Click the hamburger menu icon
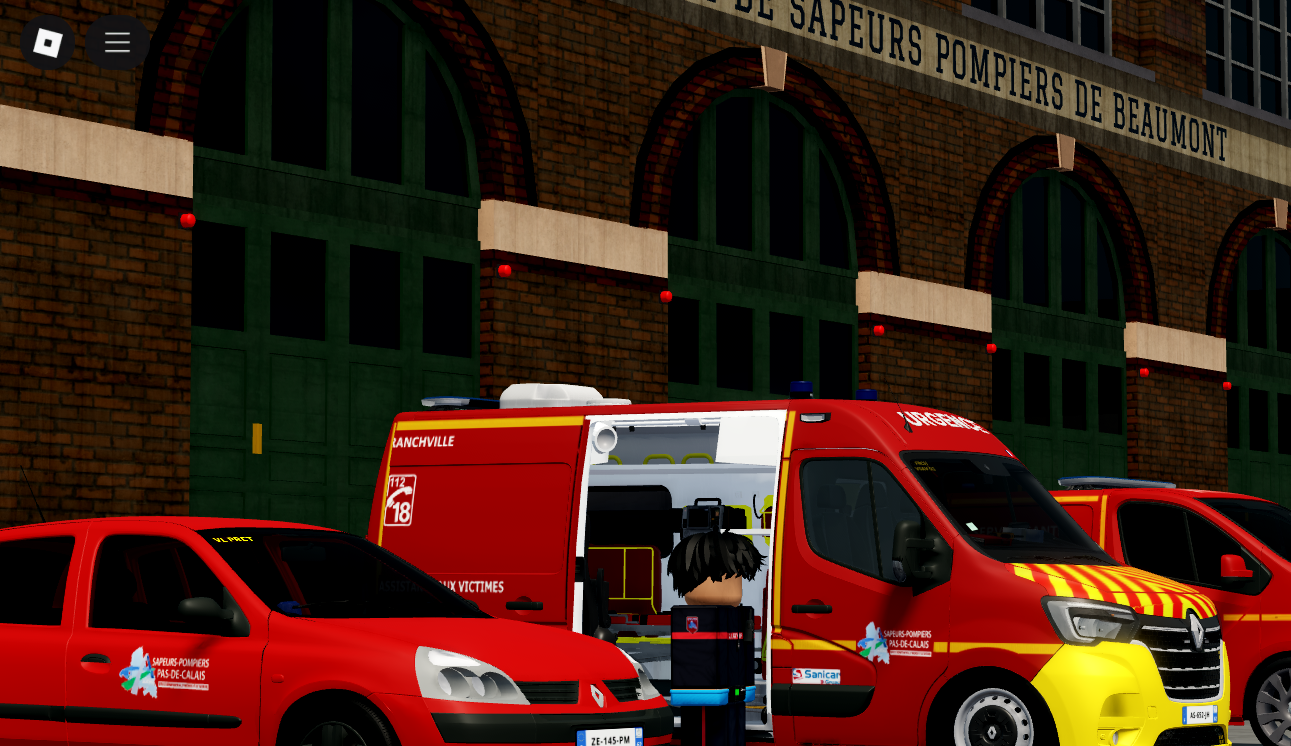 (x=117, y=42)
